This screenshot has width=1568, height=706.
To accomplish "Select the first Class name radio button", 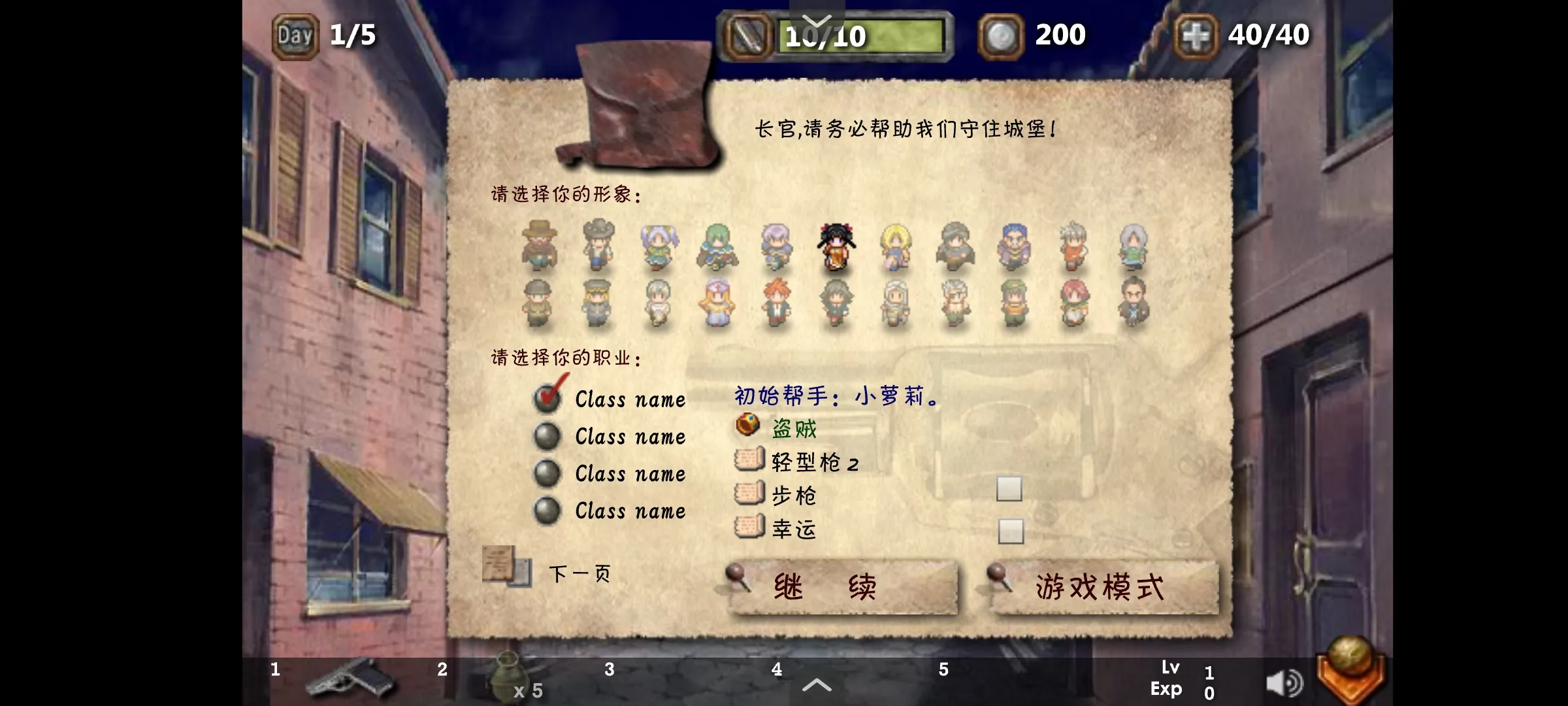I will pyautogui.click(x=547, y=399).
